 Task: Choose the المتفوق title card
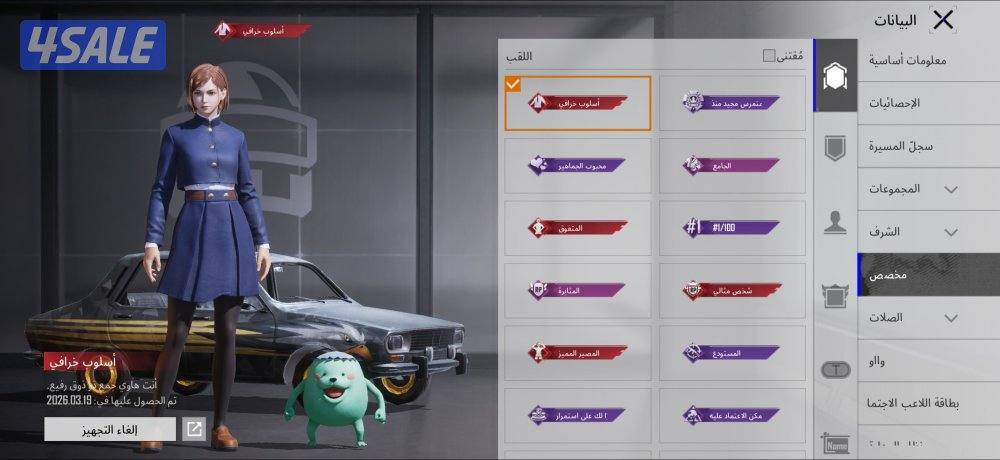click(x=578, y=228)
